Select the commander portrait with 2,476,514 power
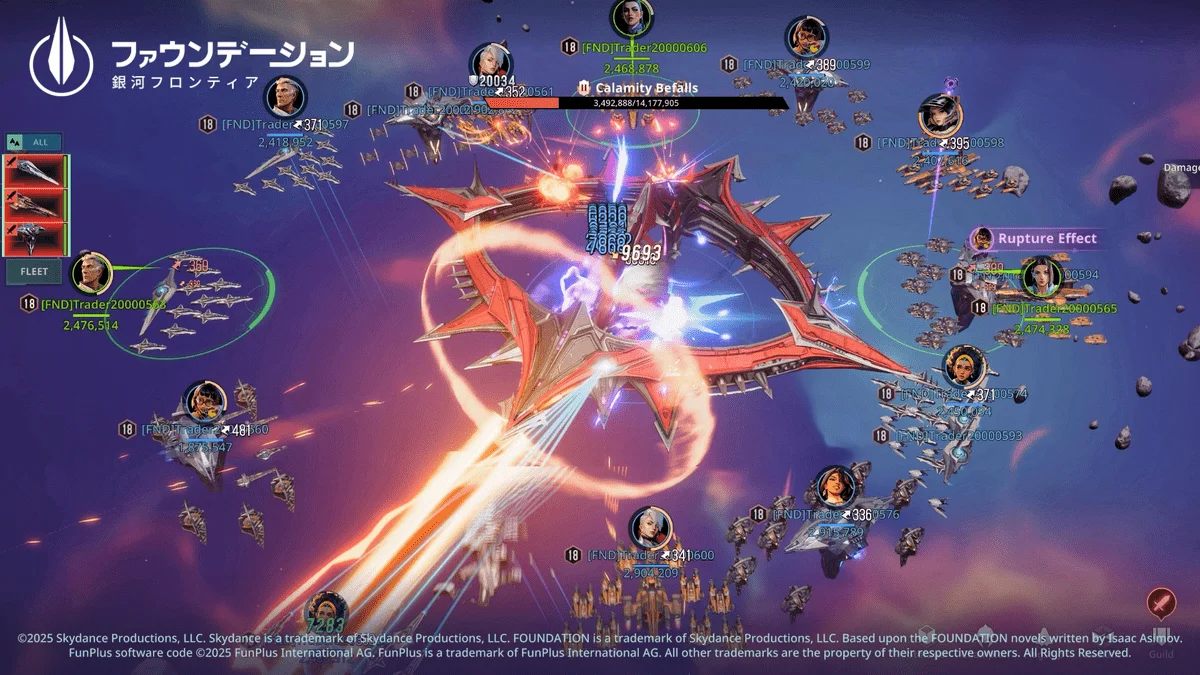Viewport: 1200px width, 675px height. coord(92,273)
